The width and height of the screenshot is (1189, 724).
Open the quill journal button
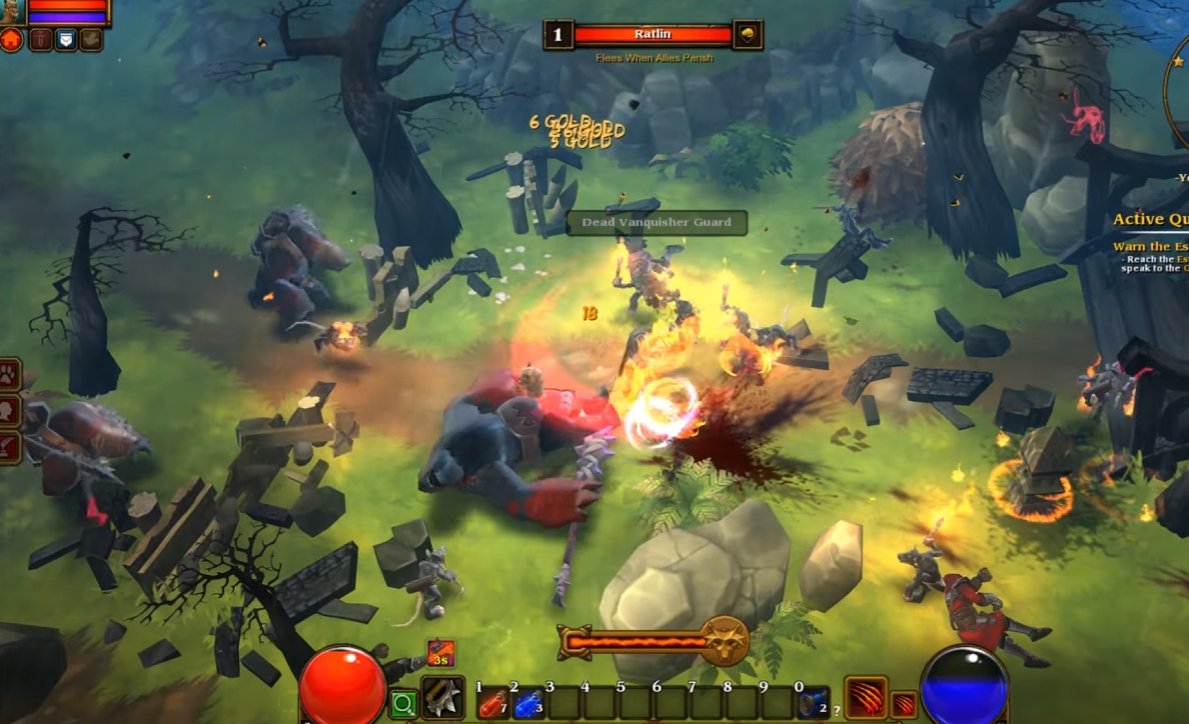pos(9,445)
